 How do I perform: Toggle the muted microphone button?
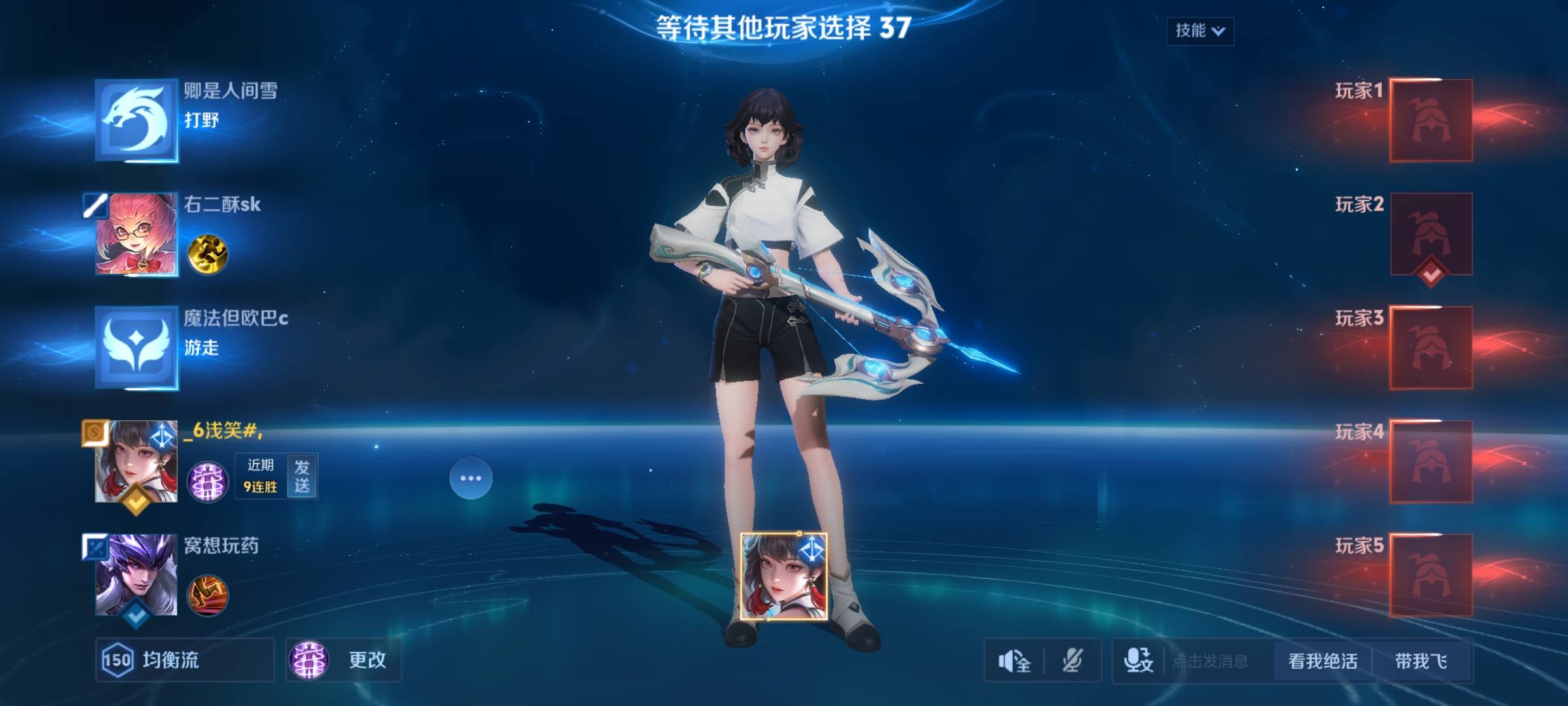pyautogui.click(x=1072, y=661)
